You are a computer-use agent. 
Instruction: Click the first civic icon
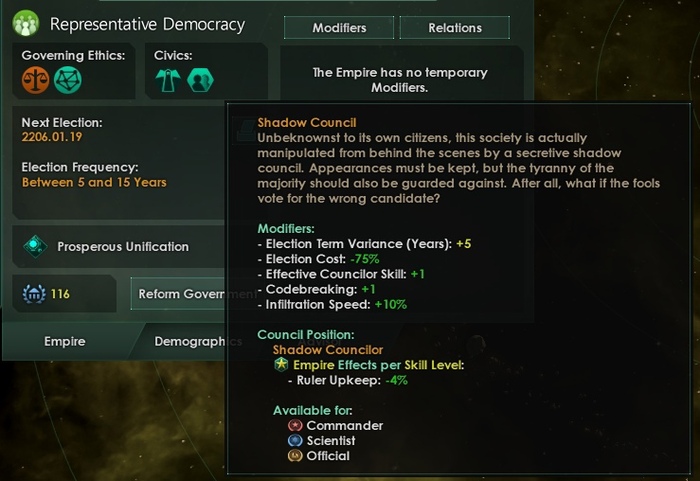click(168, 80)
